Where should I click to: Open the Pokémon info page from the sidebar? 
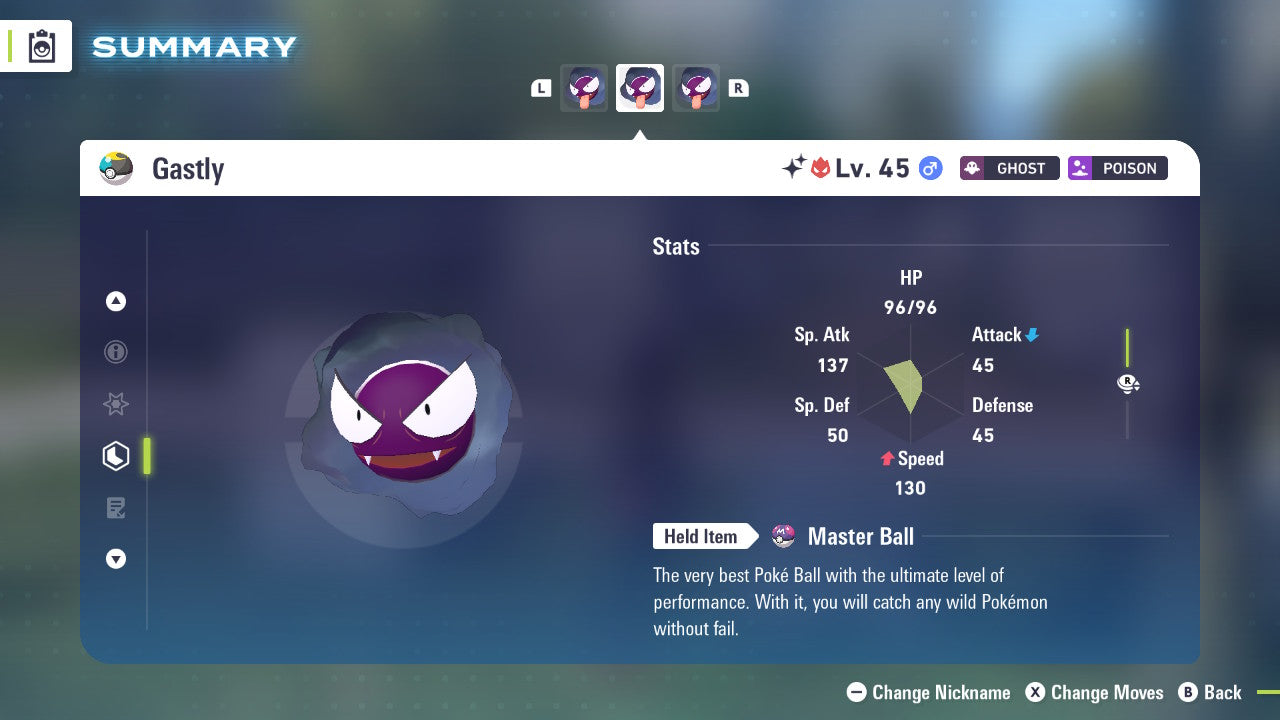[116, 352]
